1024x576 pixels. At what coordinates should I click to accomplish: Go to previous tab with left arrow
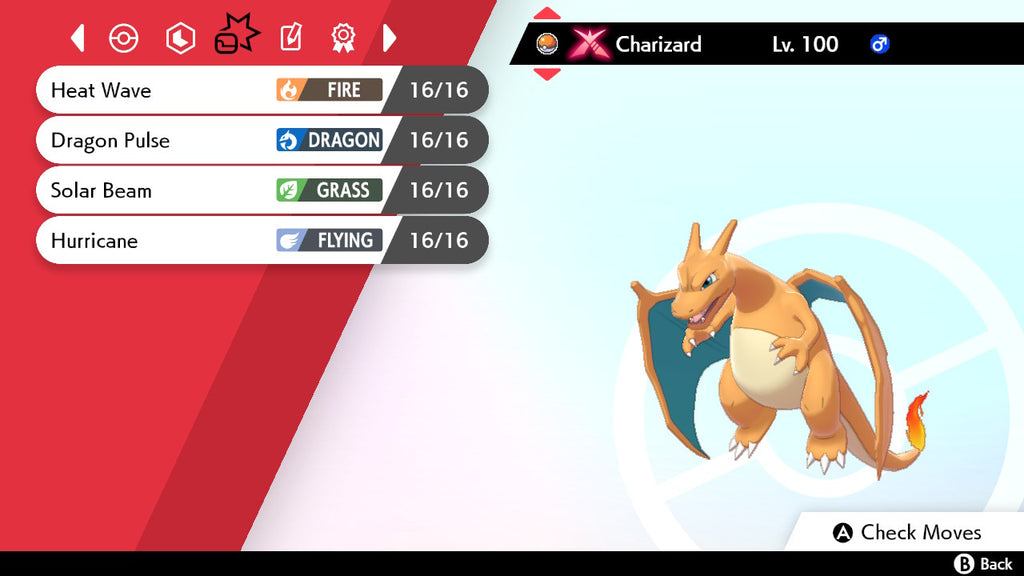(78, 38)
